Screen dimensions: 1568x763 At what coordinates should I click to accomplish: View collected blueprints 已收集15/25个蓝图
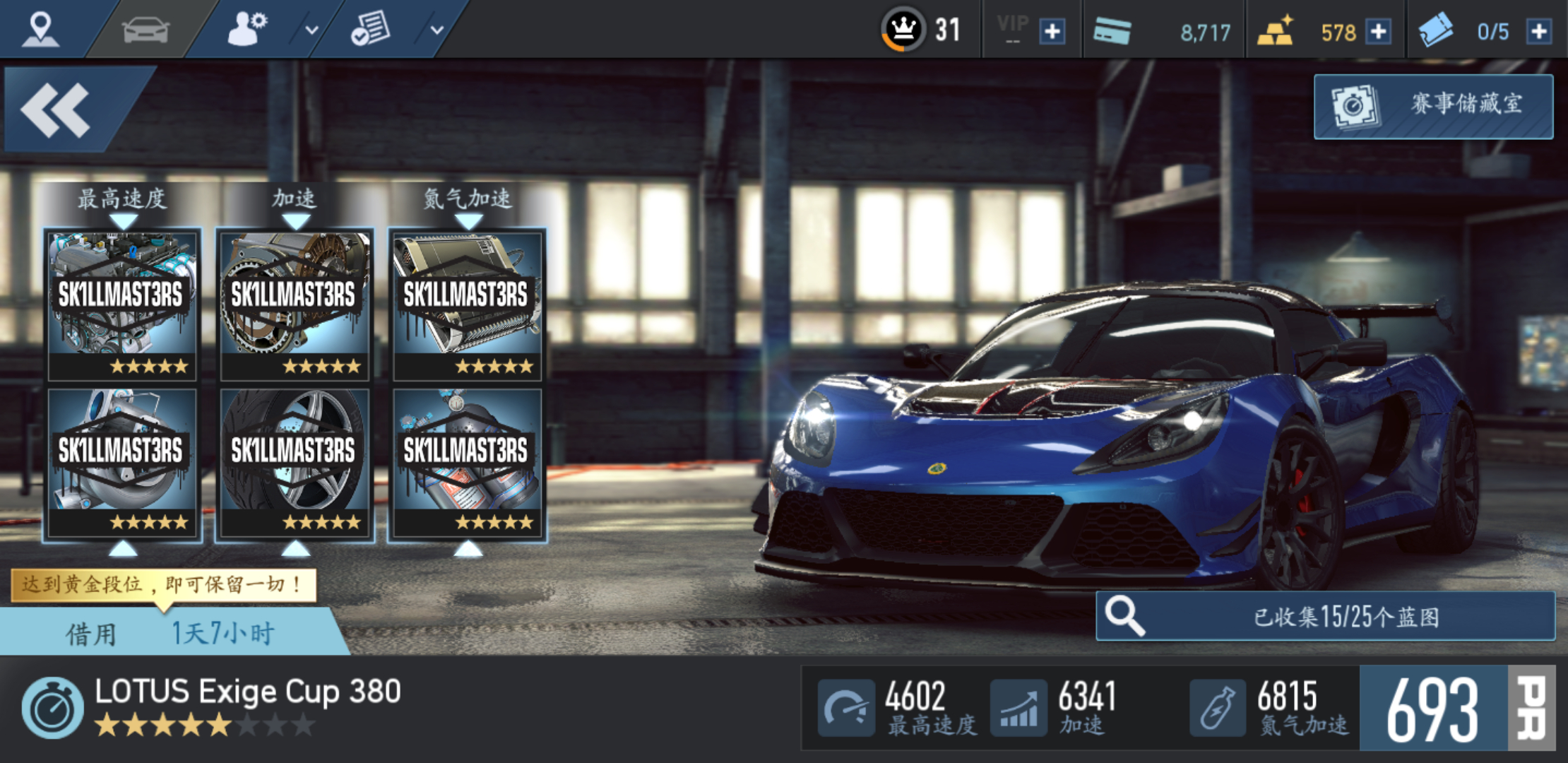[x=1325, y=616]
